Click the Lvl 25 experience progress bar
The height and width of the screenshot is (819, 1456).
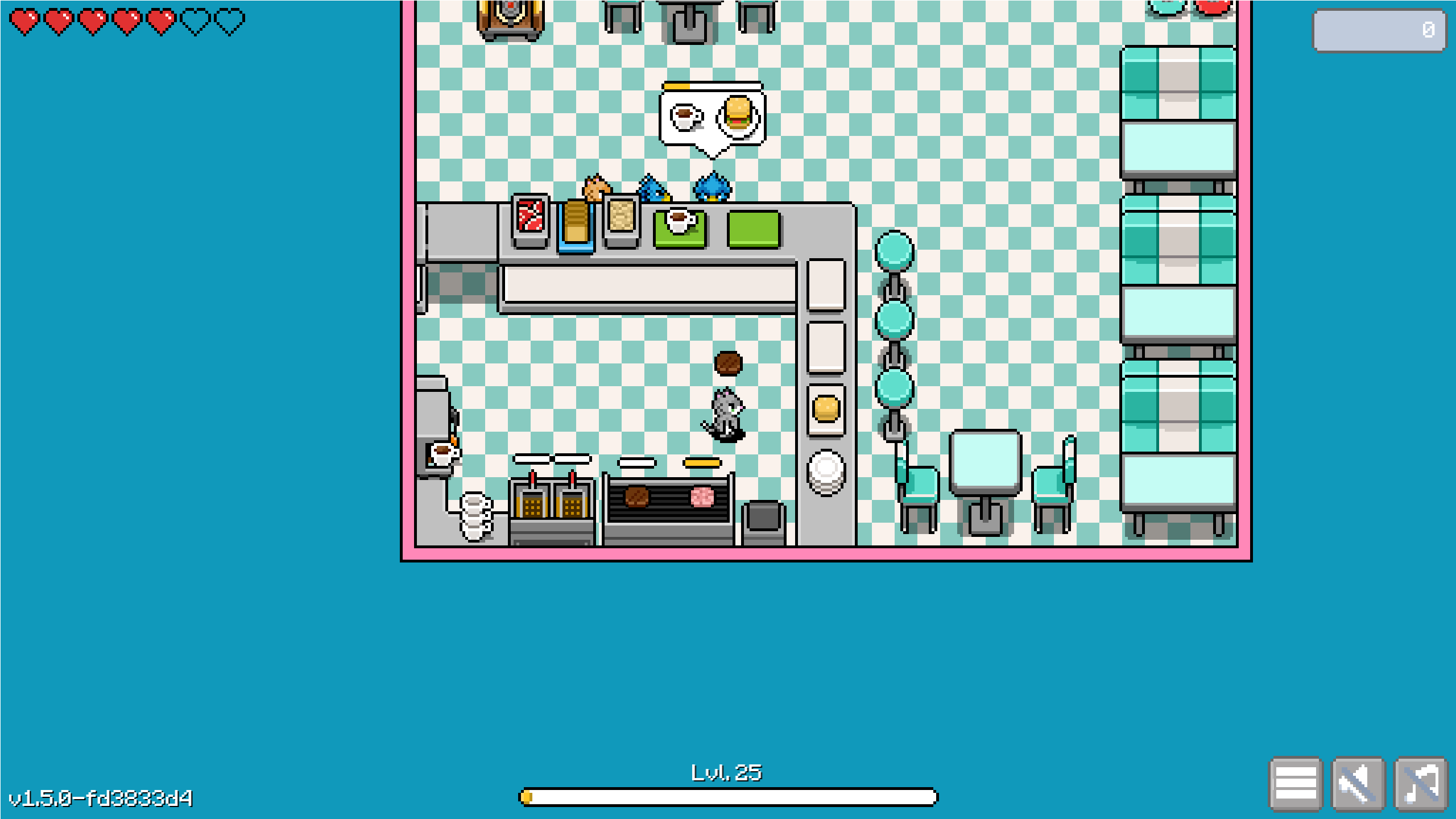(728, 798)
